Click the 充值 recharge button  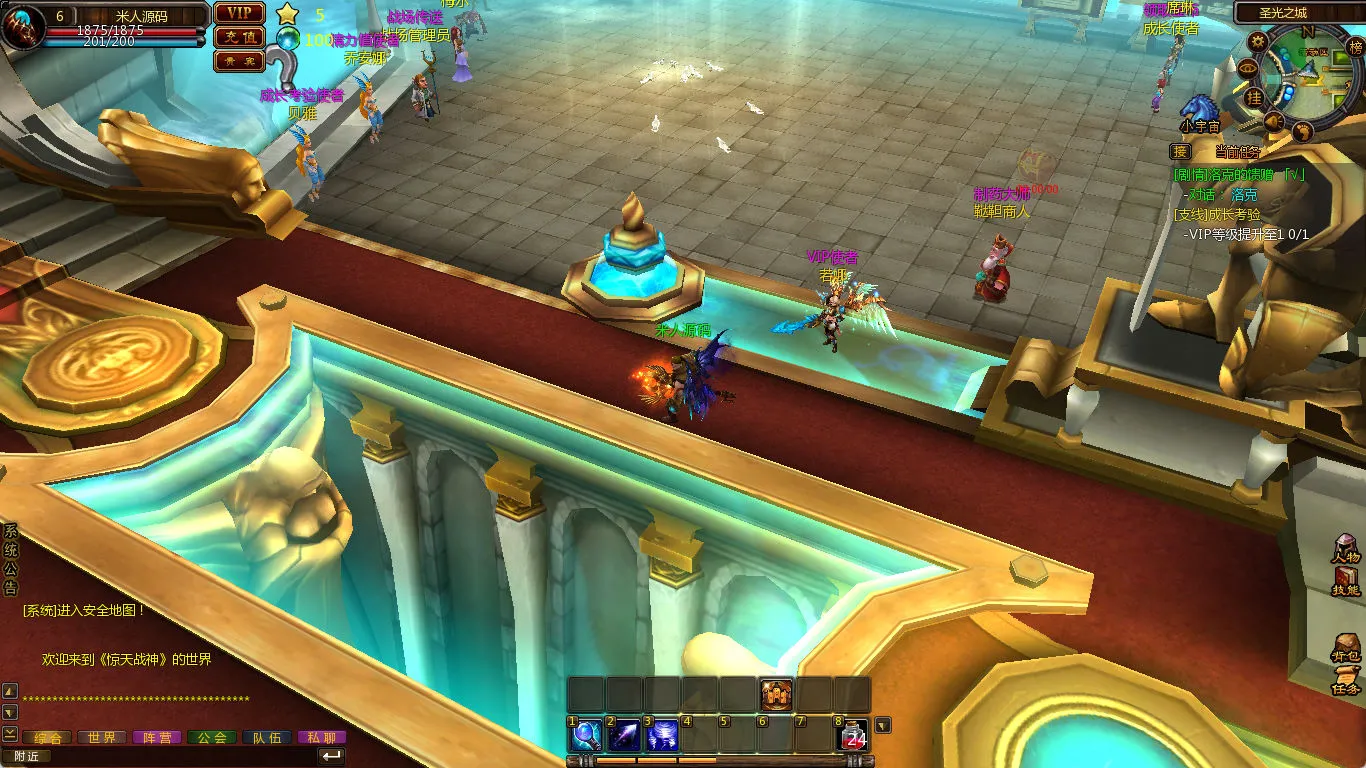click(239, 37)
